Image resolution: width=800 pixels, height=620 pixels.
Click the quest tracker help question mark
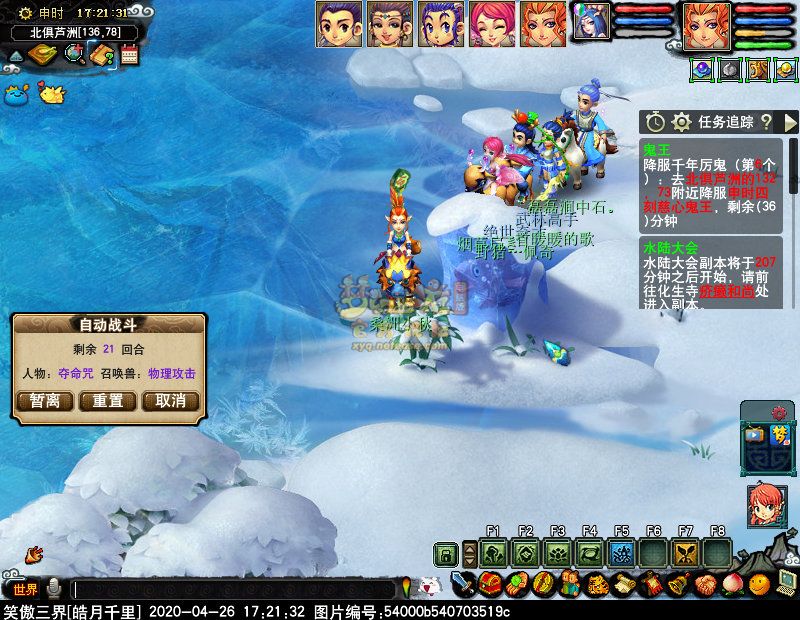tap(766, 122)
